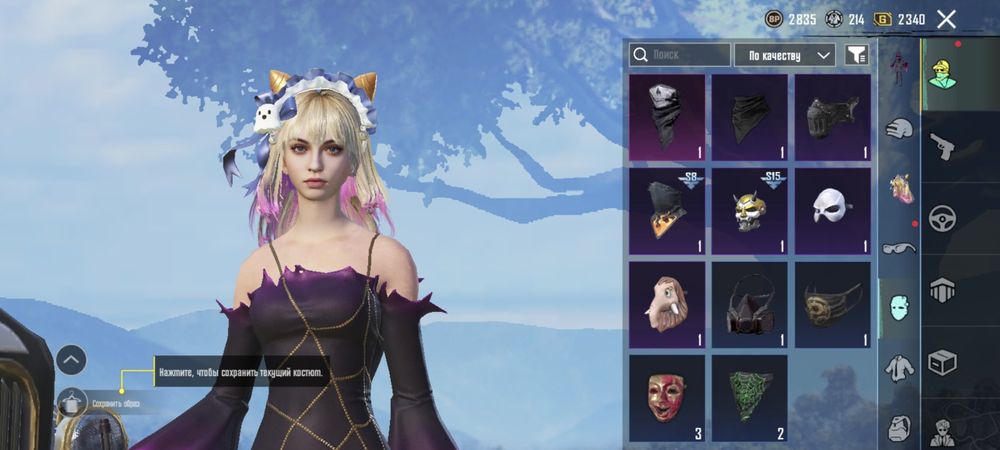
Task: Switch to the glasses subcategory tab
Action: tap(899, 247)
